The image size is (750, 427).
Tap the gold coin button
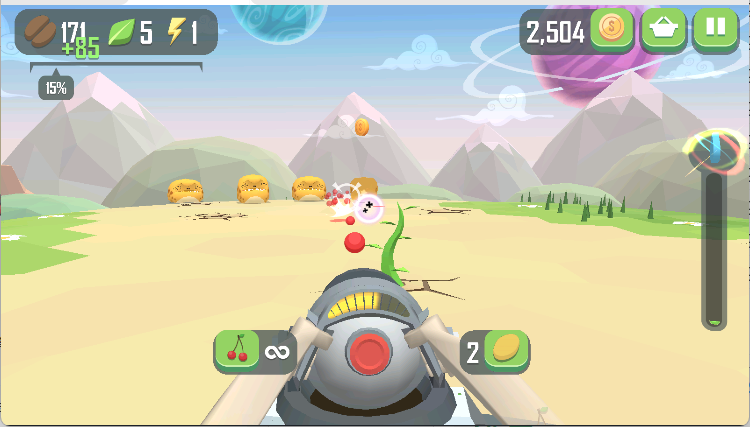click(612, 29)
